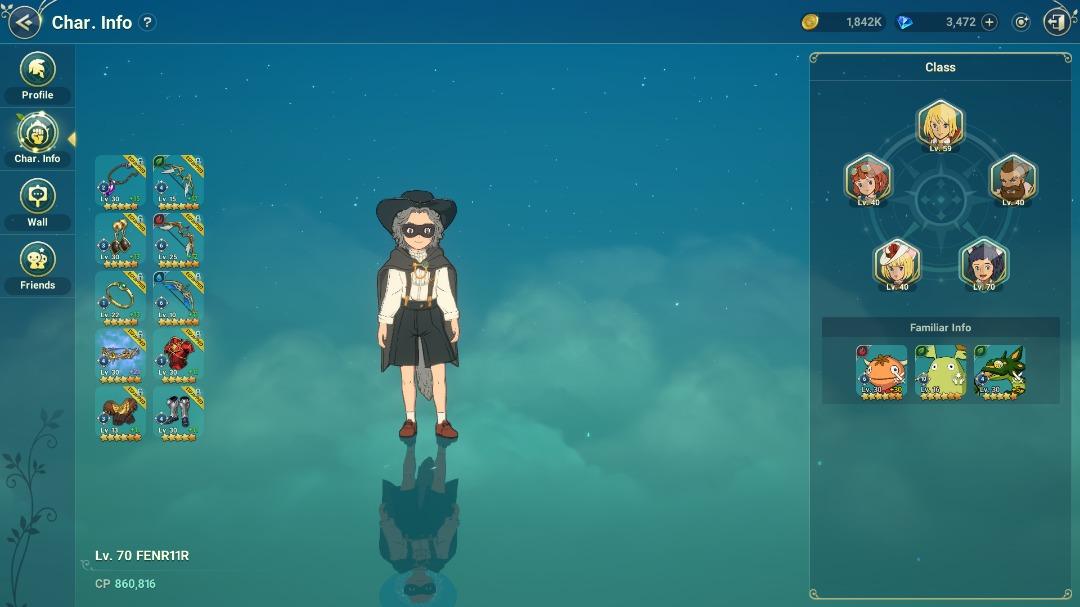The height and width of the screenshot is (607, 1080).
Task: Select the level 59 blonde class portrait
Action: click(940, 125)
